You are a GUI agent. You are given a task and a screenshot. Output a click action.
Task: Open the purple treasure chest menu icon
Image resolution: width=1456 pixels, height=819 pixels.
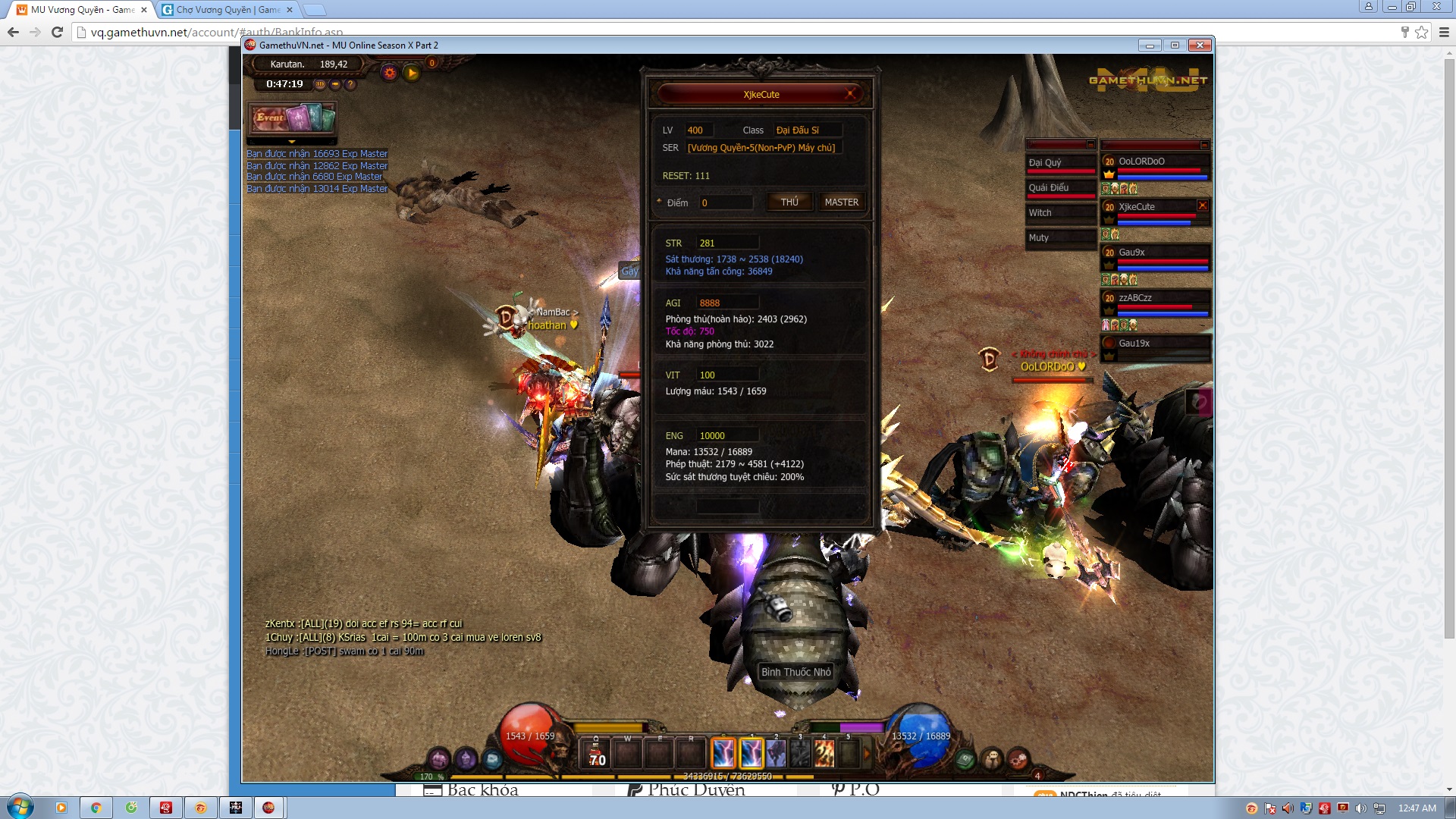click(440, 758)
